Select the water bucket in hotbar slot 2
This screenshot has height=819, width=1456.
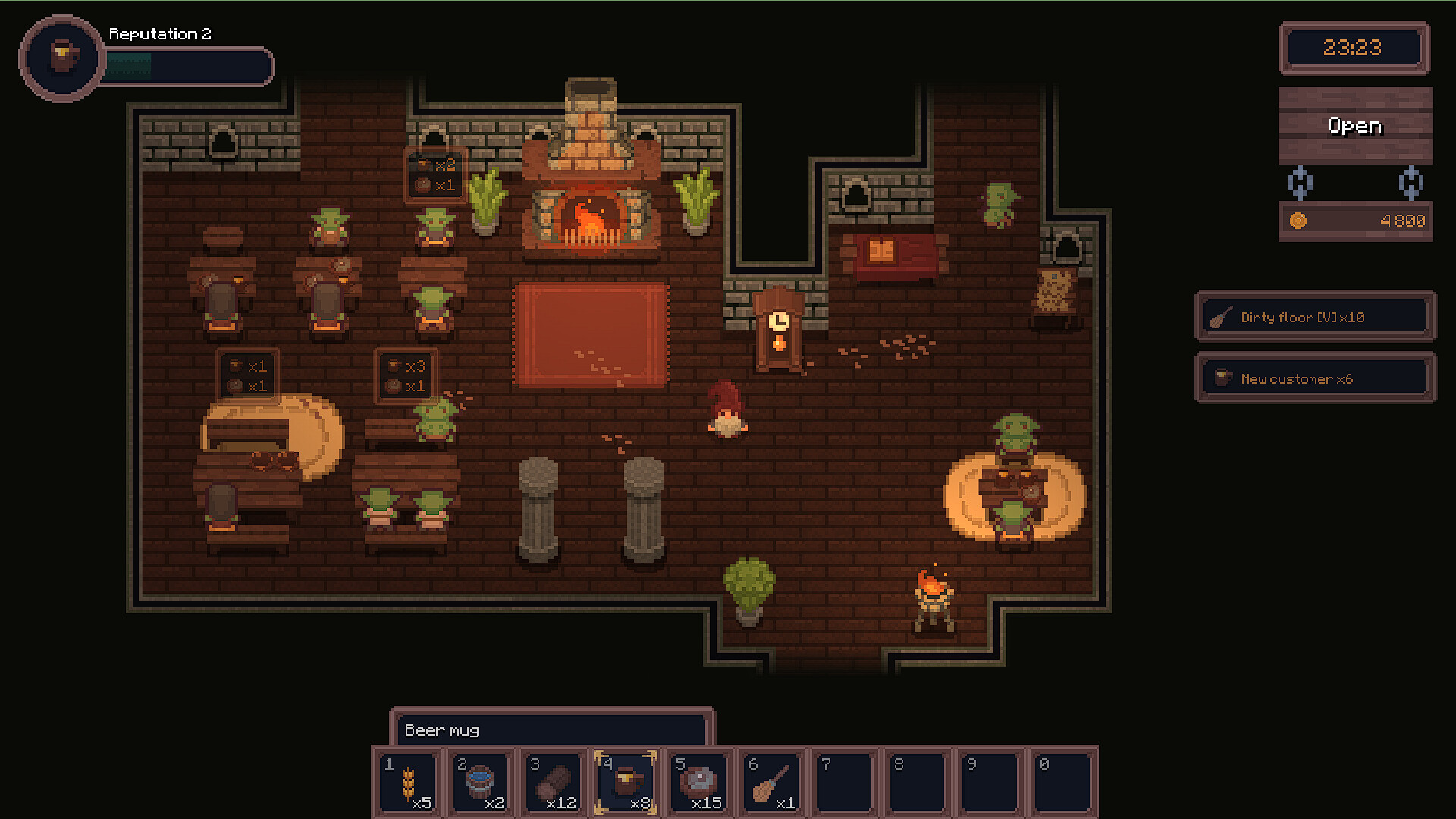pos(481,783)
